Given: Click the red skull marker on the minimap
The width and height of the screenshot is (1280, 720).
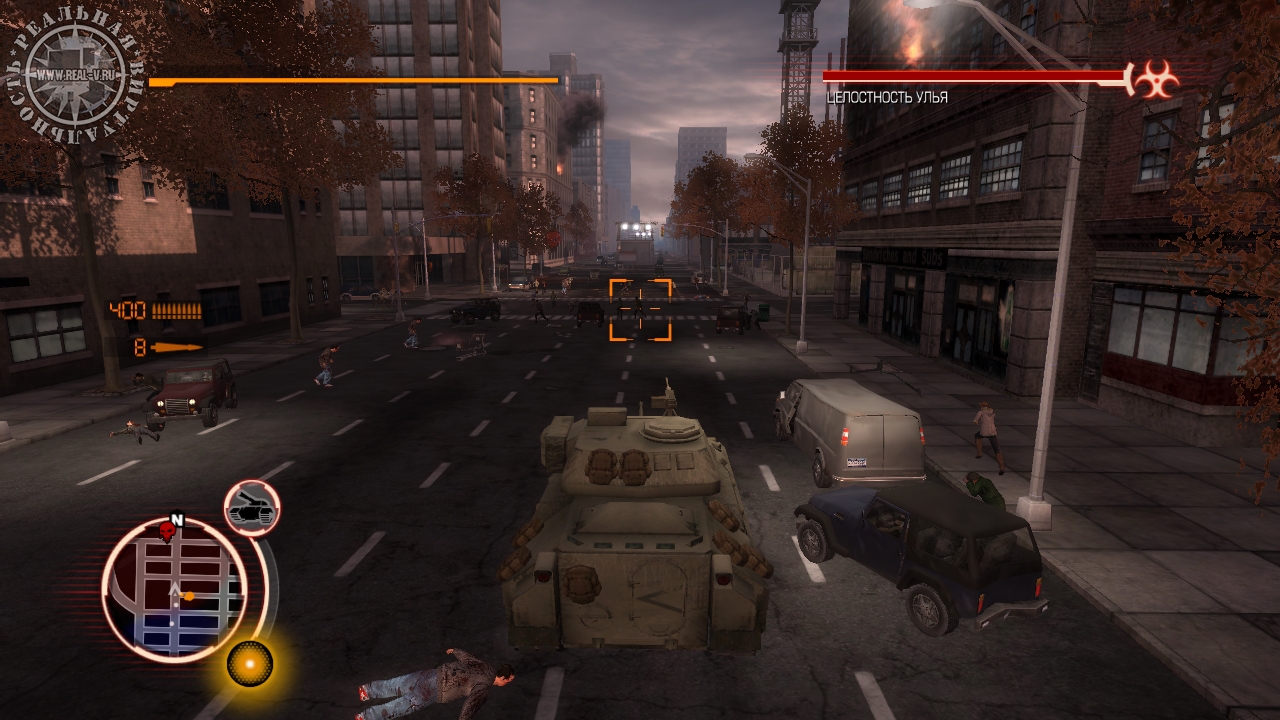Looking at the screenshot, I should point(167,529).
